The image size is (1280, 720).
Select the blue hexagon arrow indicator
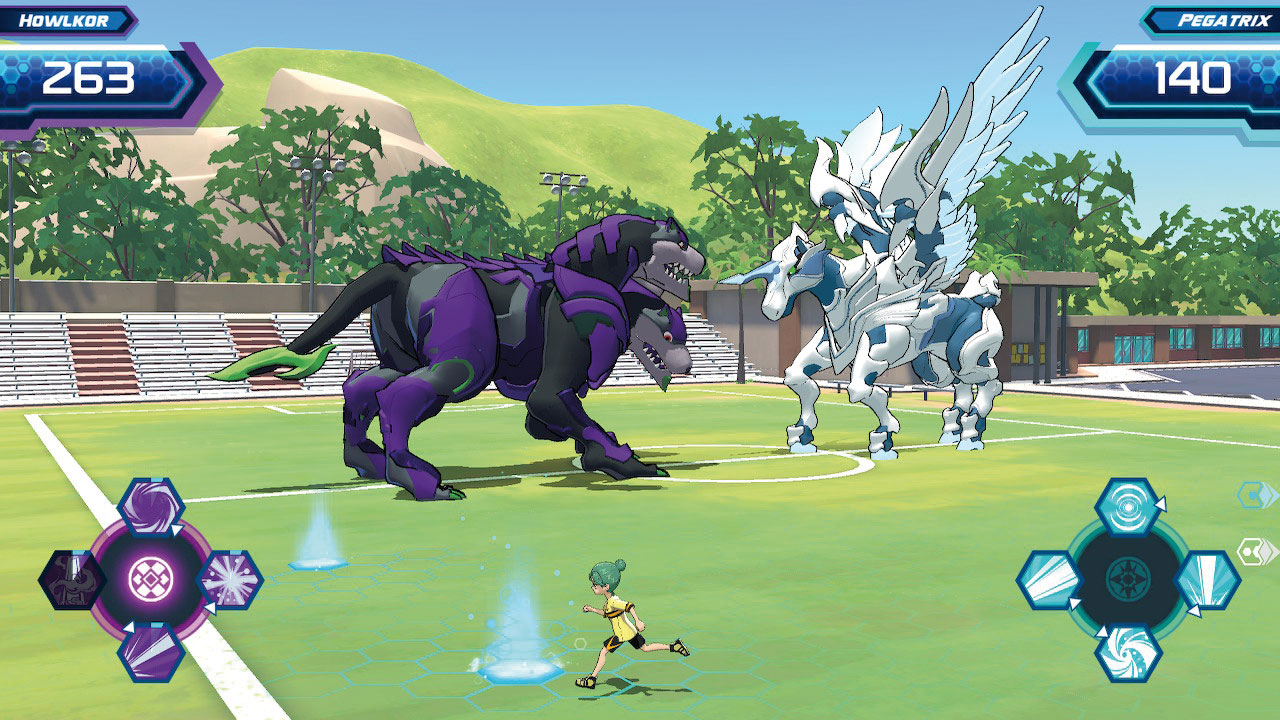coord(1254,495)
